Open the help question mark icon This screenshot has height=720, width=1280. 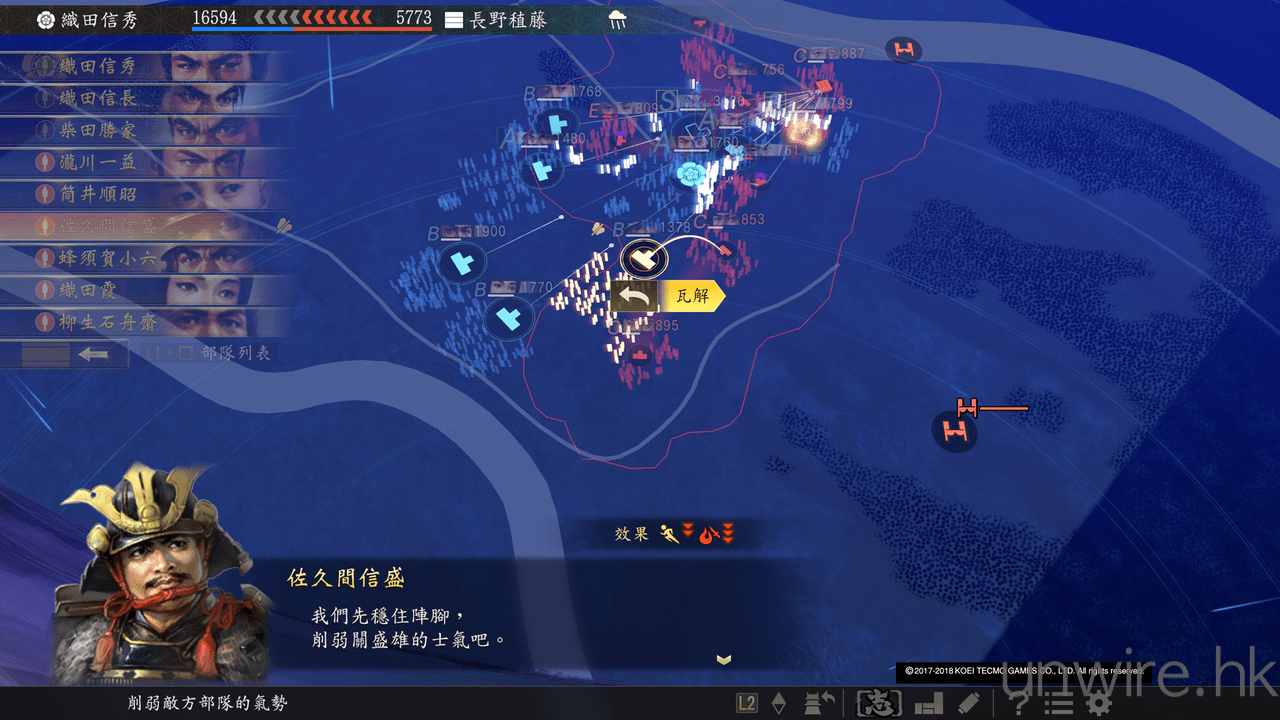pyautogui.click(x=1019, y=704)
